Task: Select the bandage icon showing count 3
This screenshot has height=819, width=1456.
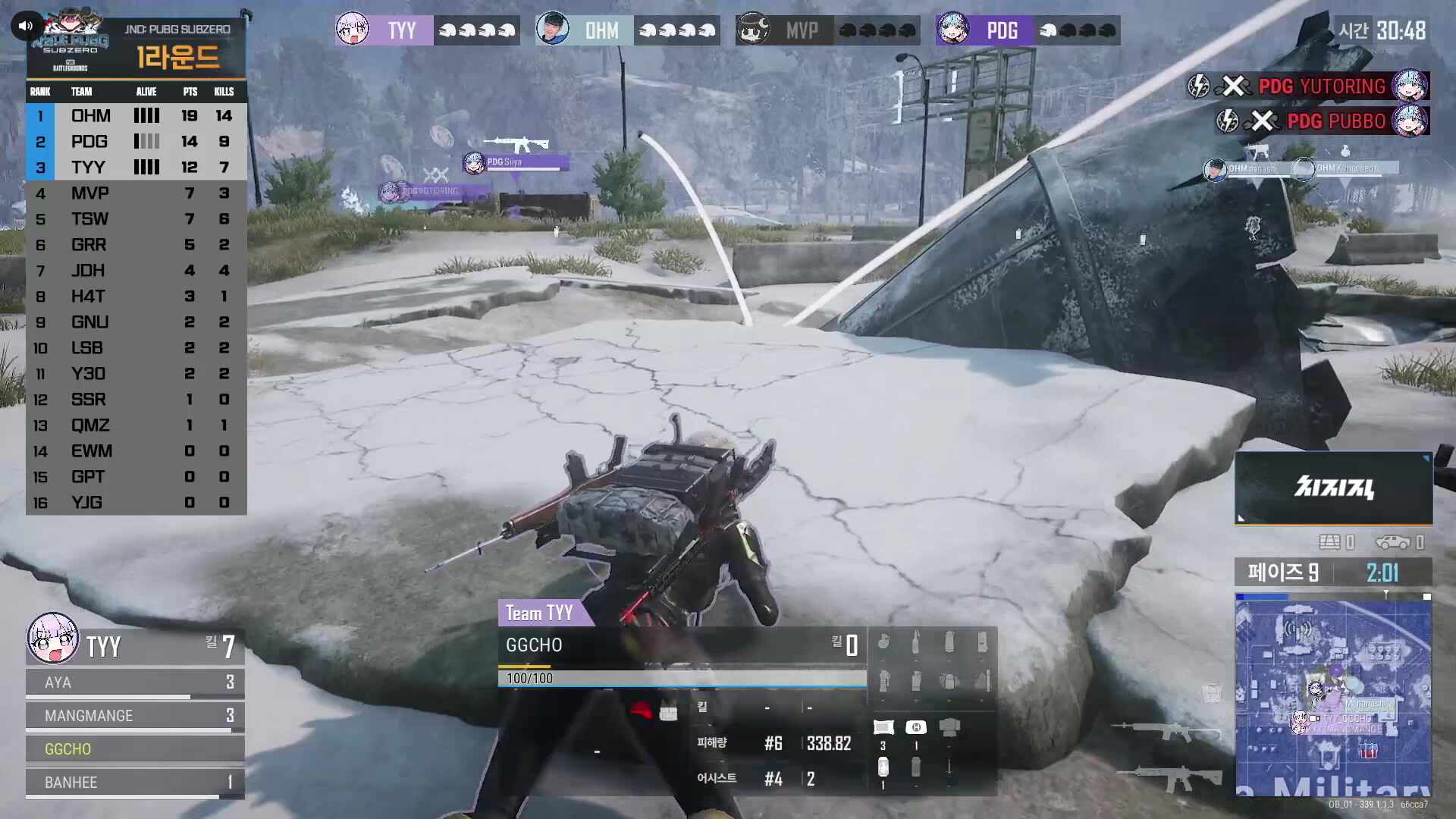Action: [883, 726]
